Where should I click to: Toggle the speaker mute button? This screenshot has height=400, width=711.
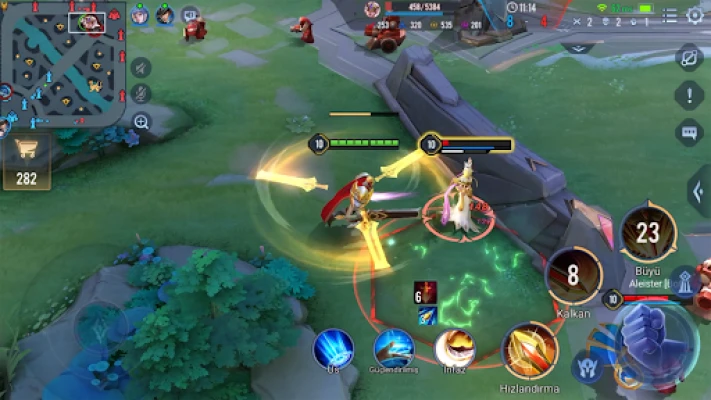141,67
